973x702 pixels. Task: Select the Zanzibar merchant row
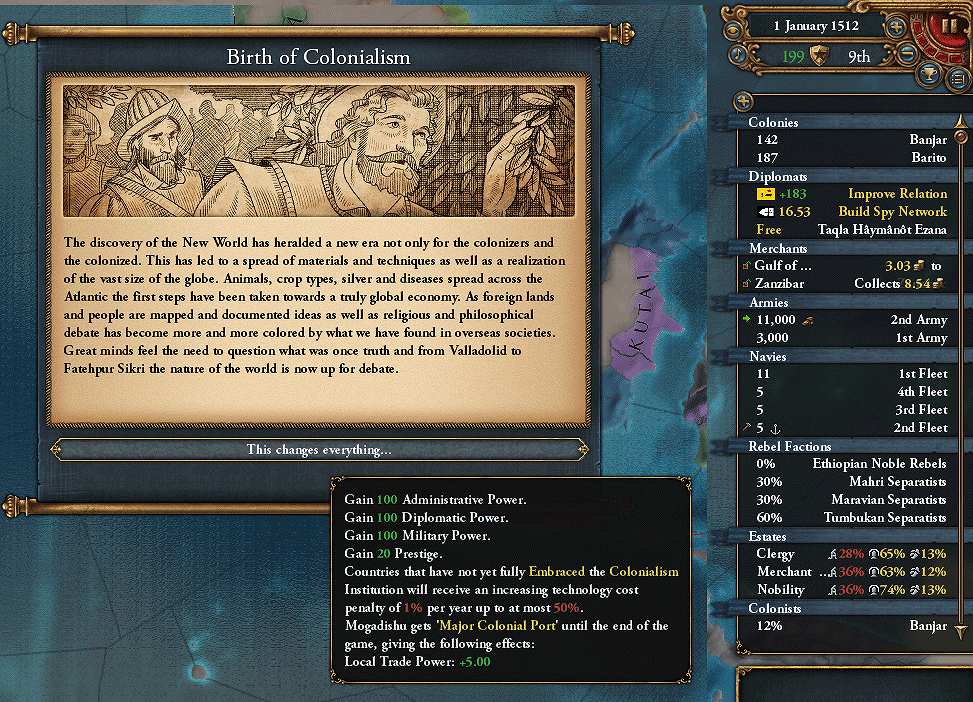(850, 284)
